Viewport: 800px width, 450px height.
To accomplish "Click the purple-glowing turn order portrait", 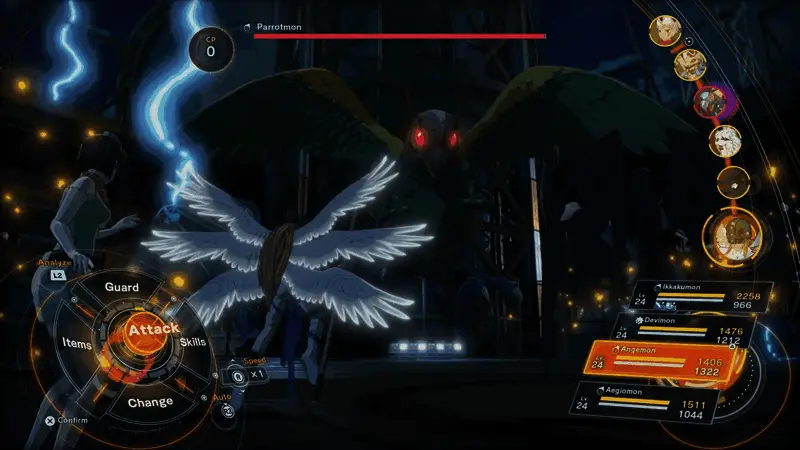I will (x=710, y=101).
